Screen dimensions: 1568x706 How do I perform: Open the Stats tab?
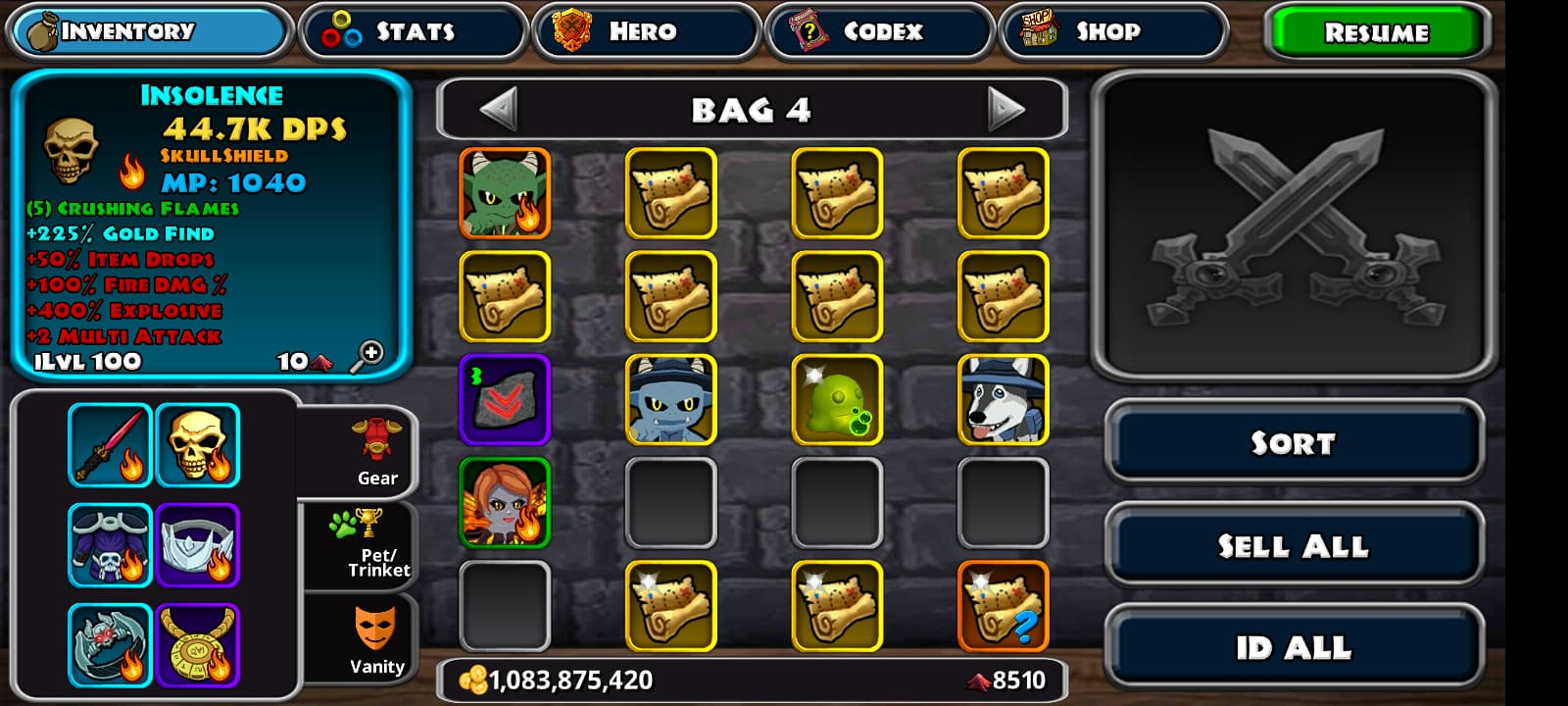[413, 31]
